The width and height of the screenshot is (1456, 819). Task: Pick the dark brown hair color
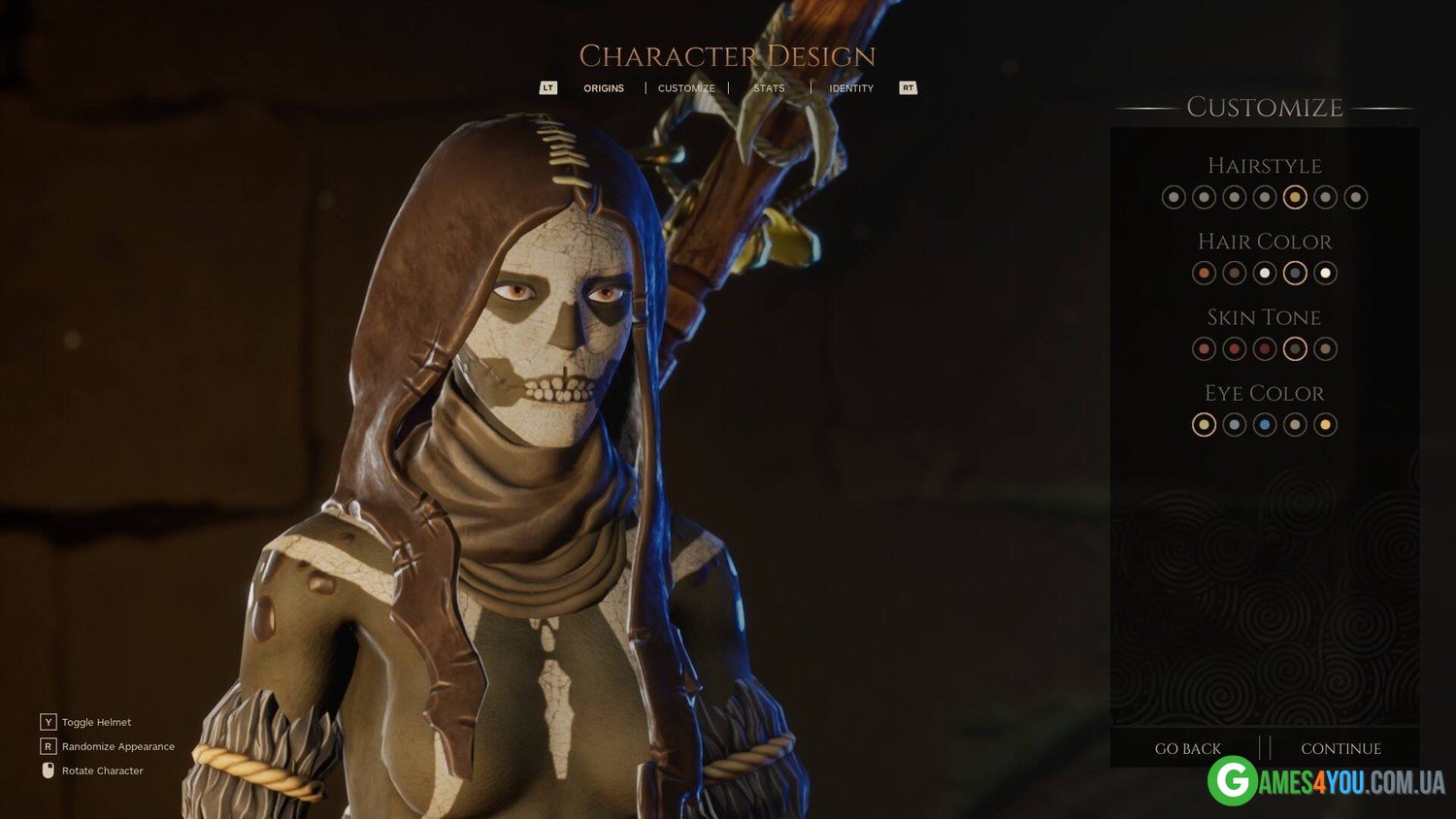(x=1234, y=273)
